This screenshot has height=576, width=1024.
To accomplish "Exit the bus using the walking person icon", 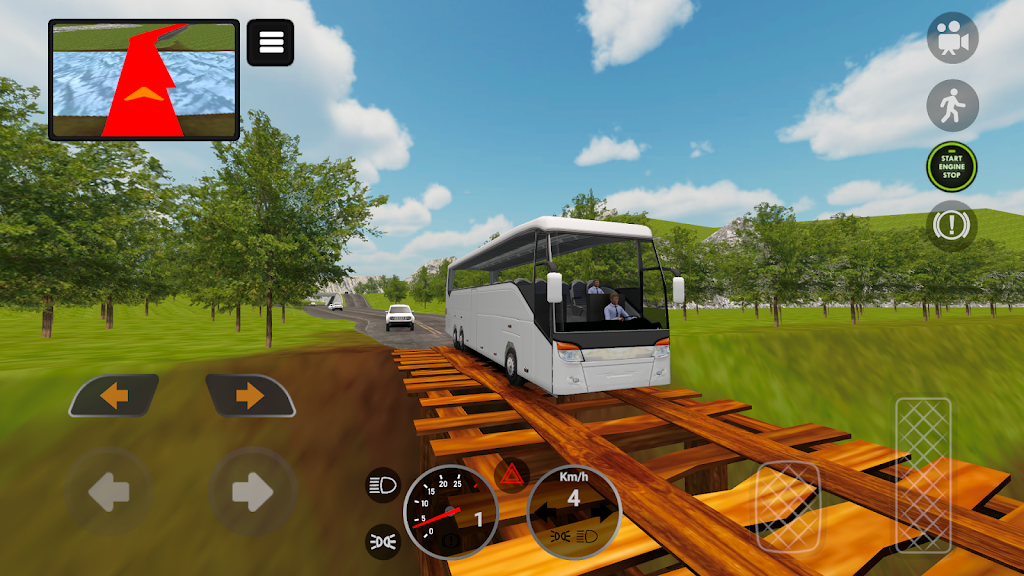I will click(952, 105).
